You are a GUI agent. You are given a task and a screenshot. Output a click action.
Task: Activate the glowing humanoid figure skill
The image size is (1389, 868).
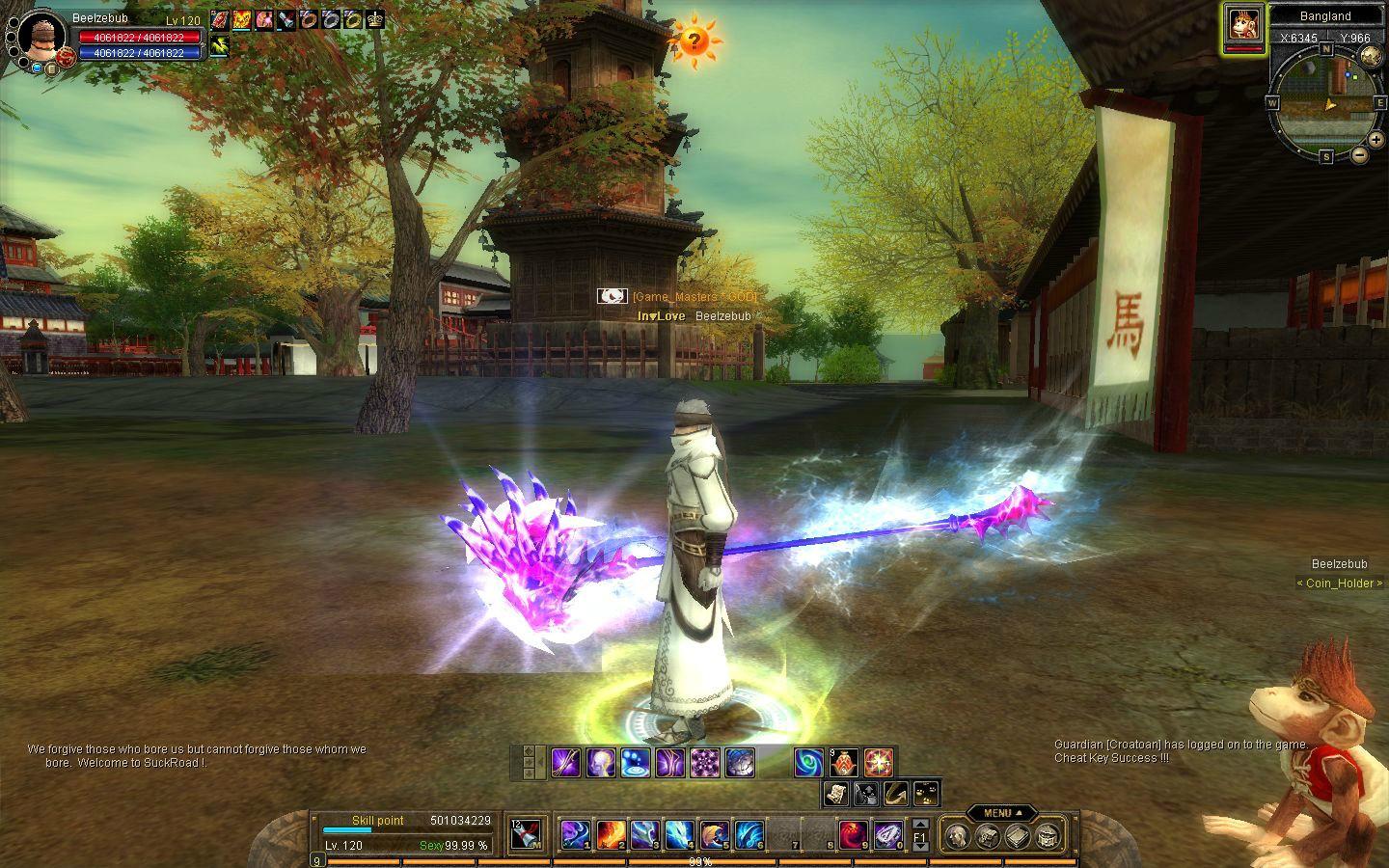(600, 763)
